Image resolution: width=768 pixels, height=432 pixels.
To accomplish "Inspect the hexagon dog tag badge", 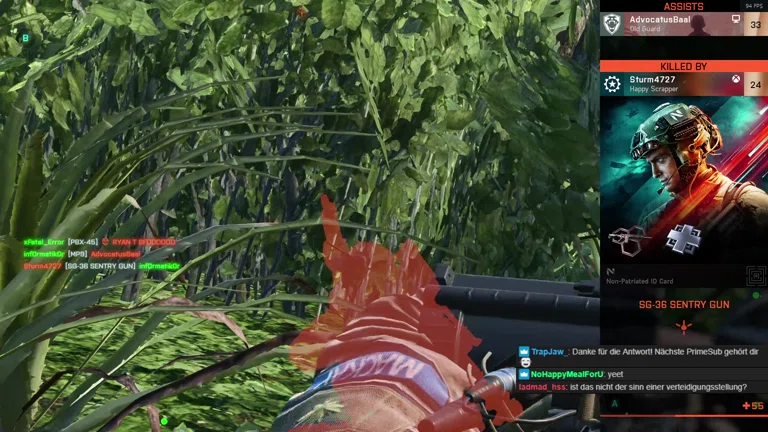I will [626, 239].
